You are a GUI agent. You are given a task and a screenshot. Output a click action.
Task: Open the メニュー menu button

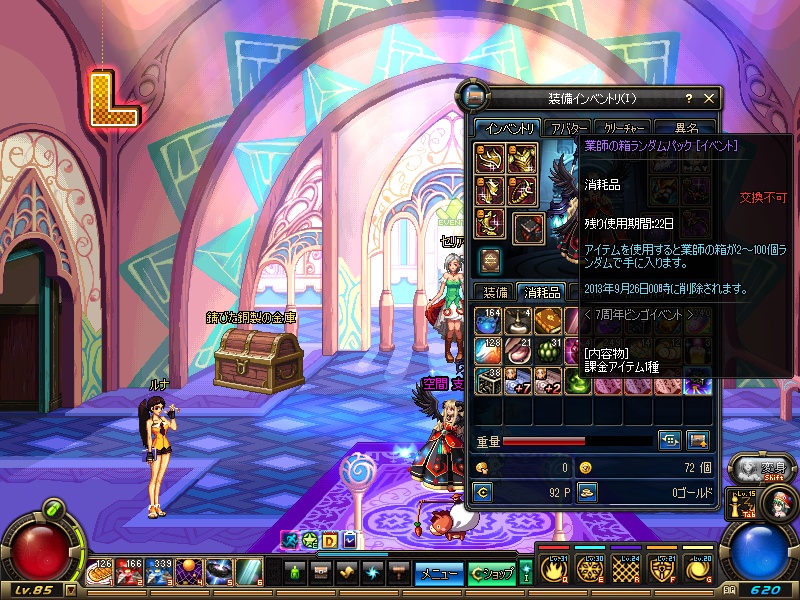pos(438,573)
